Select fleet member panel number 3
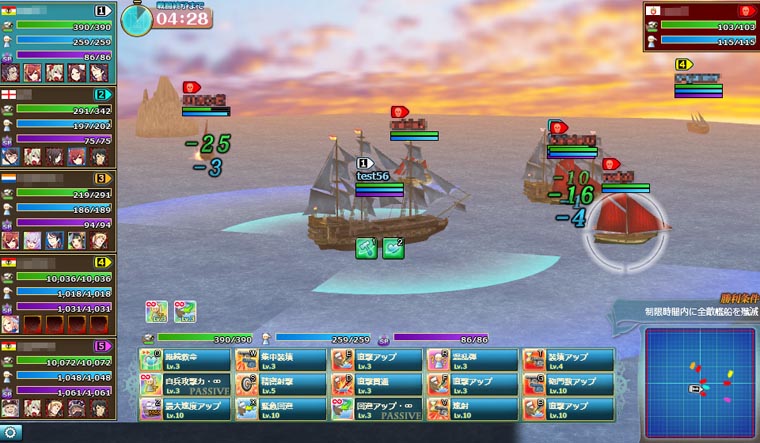Viewport: 760px width, 443px height. pos(58,212)
